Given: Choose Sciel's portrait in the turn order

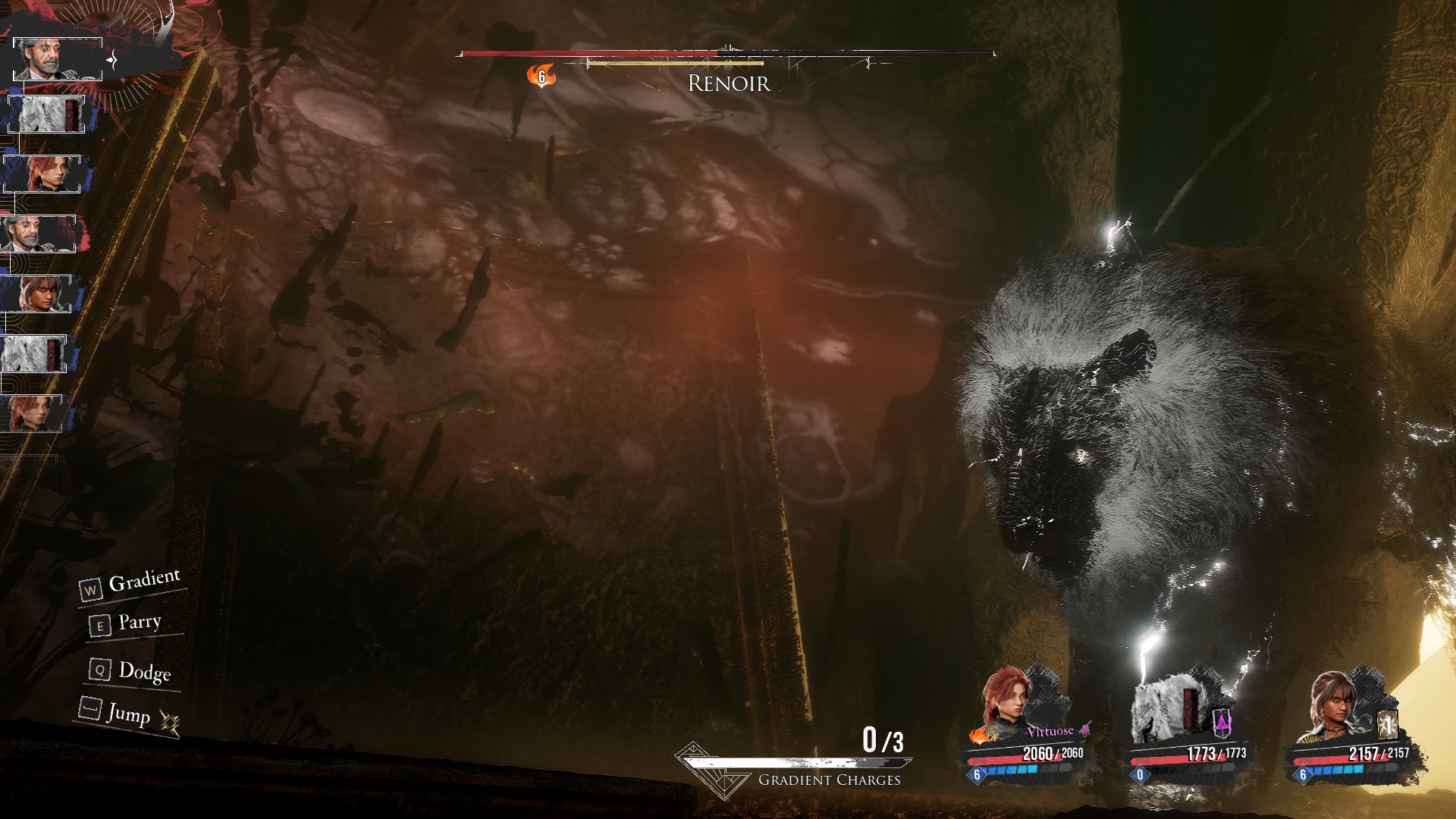Looking at the screenshot, I should (36, 293).
